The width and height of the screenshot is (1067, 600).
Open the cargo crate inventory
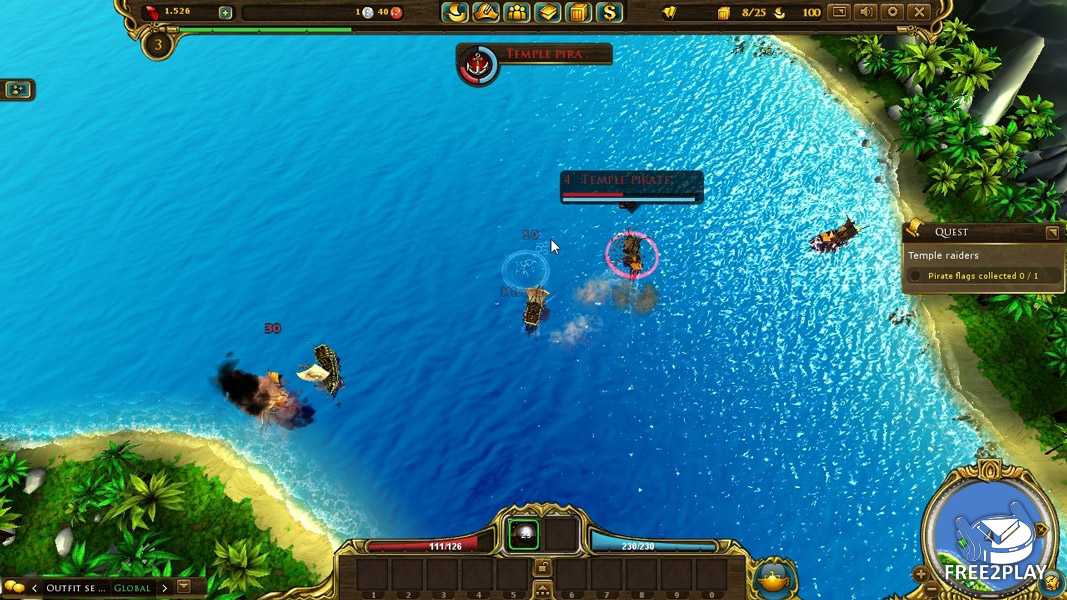(578, 13)
